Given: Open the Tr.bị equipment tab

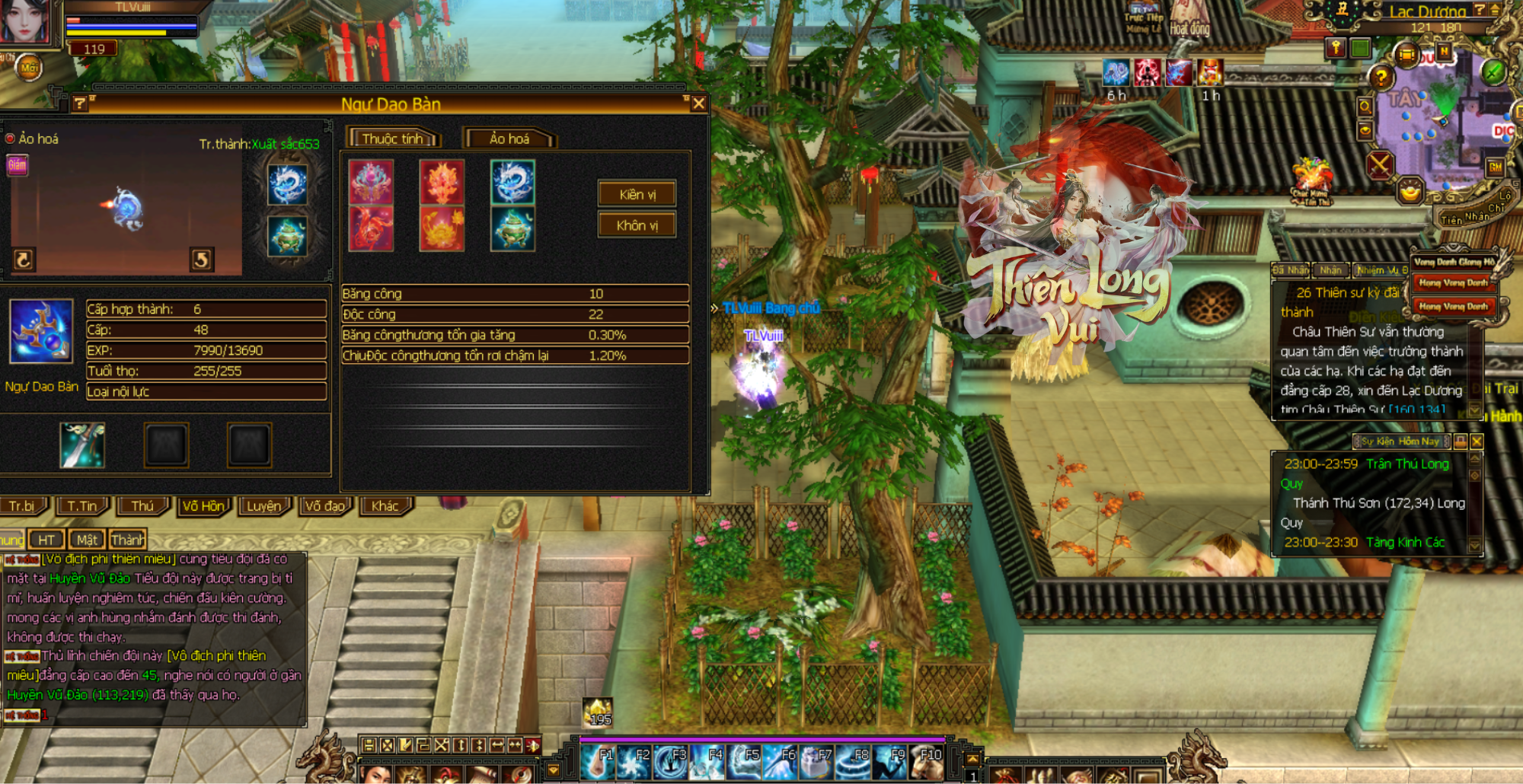Looking at the screenshot, I should (x=22, y=506).
